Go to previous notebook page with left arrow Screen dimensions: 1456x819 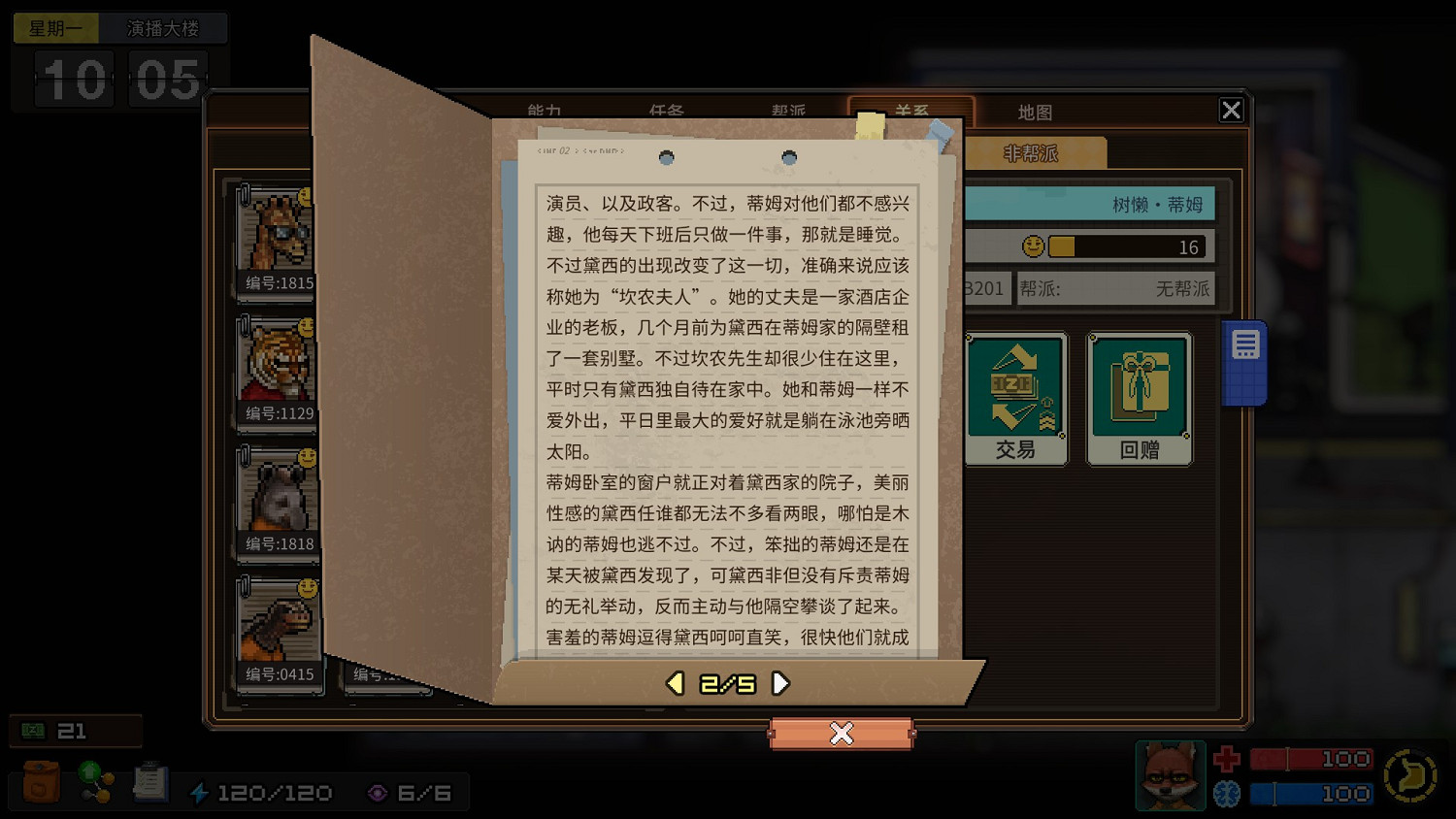tap(674, 683)
